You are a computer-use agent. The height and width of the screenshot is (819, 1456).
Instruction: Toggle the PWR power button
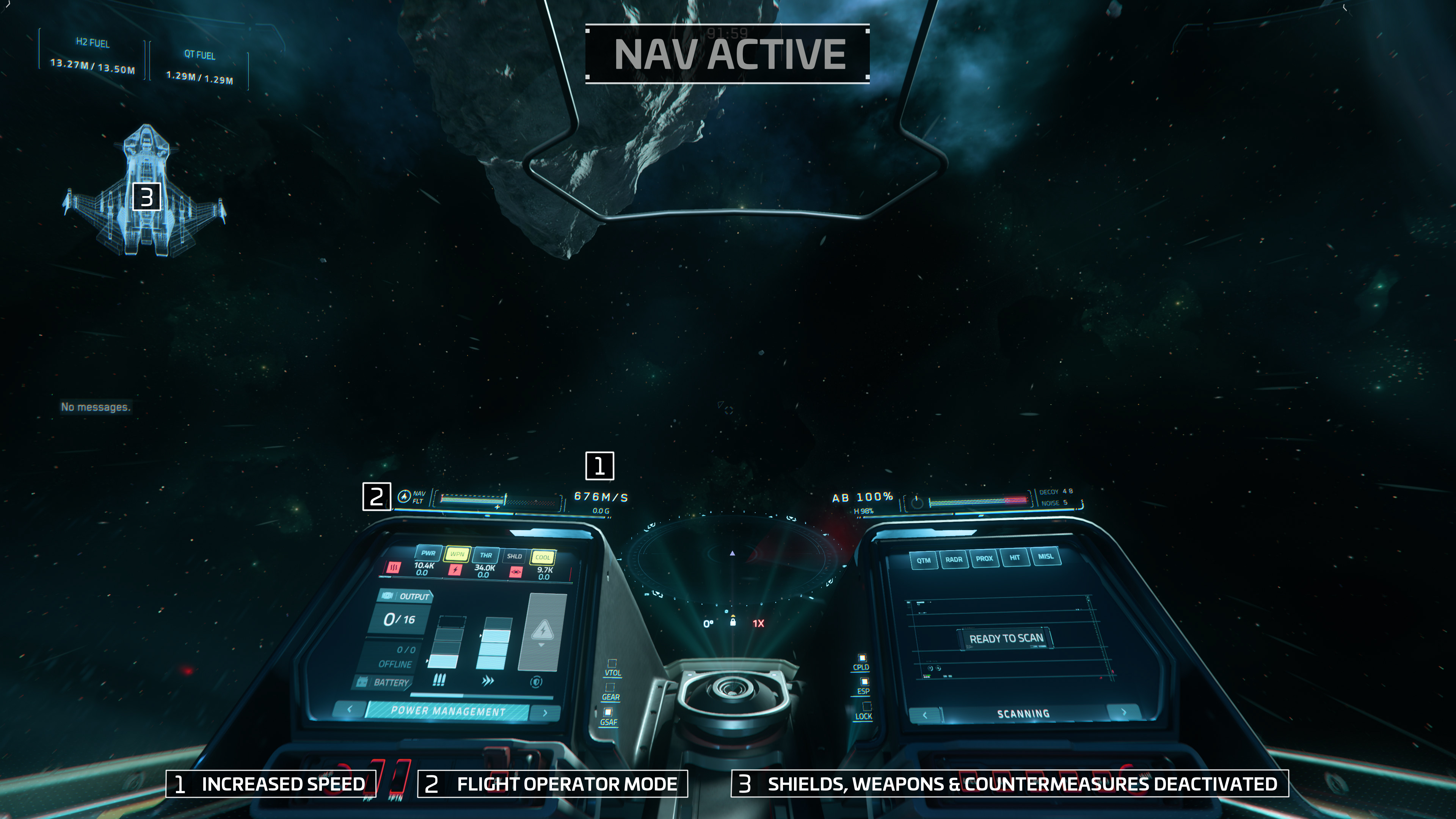pos(428,553)
